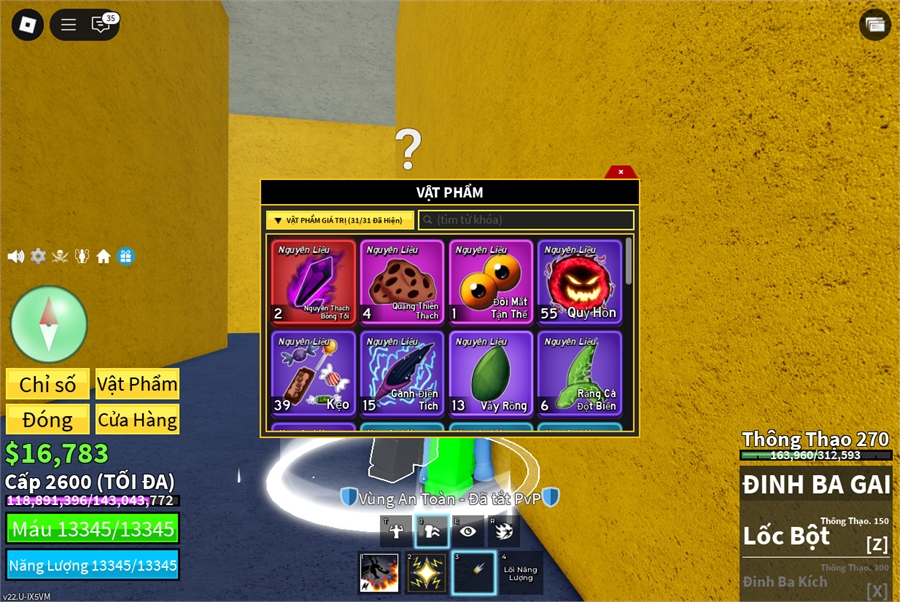Choose the Vảy Rồng item slot
This screenshot has width=900, height=602.
(x=491, y=374)
